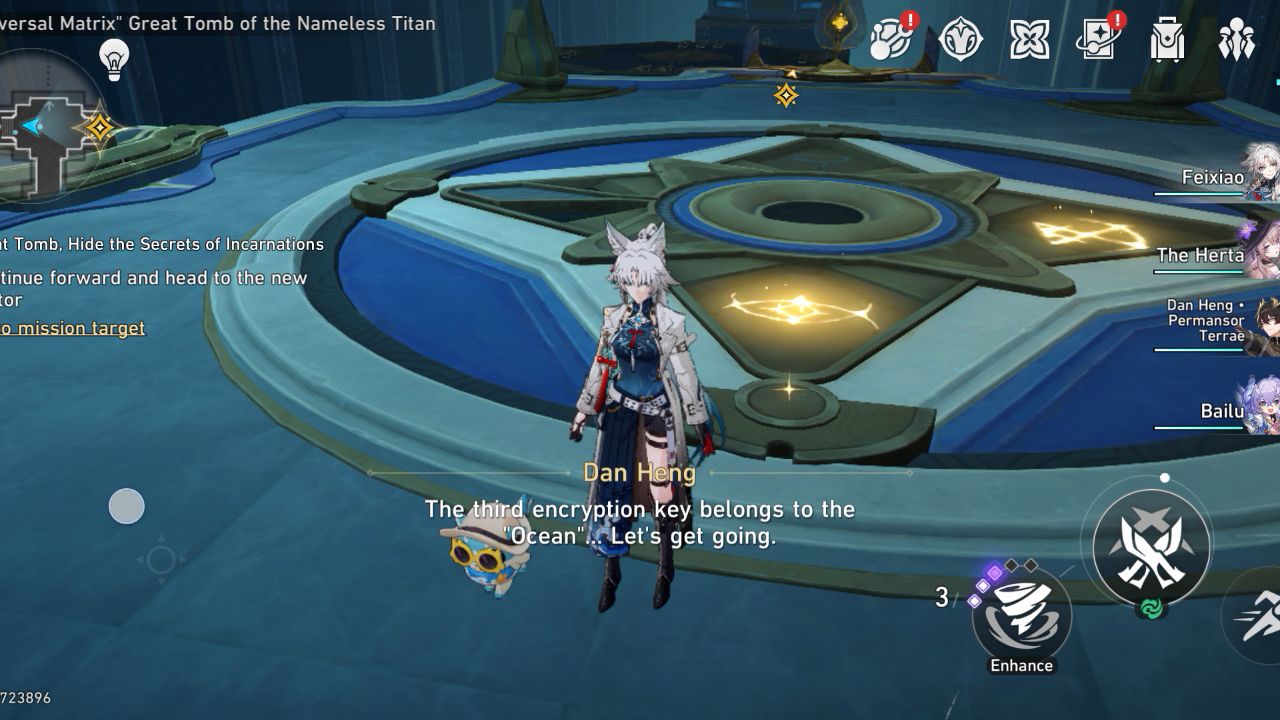Open the comet icon with red alert
This screenshot has width=1280, height=720.
coord(890,40)
